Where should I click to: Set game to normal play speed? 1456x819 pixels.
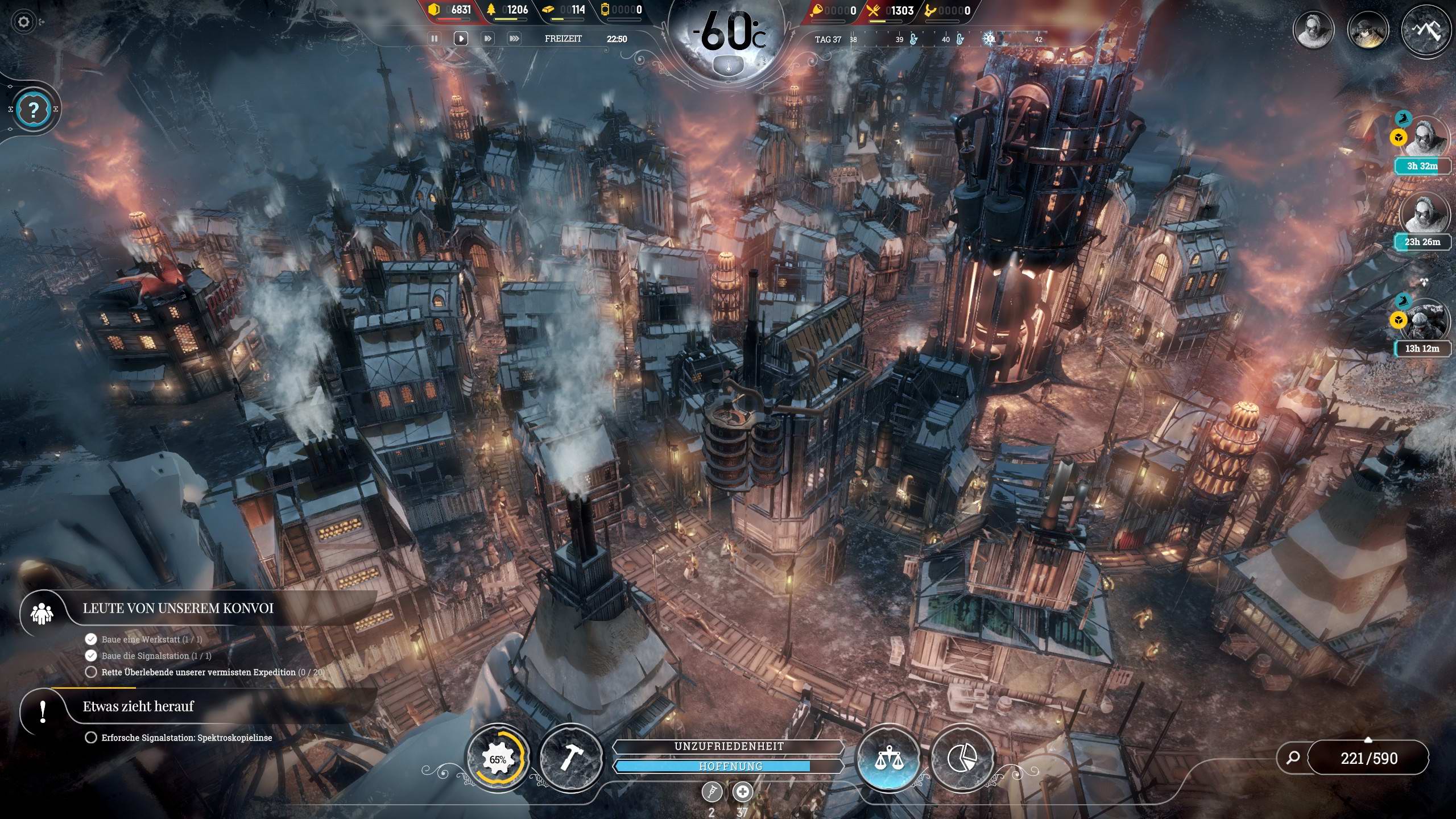pyautogui.click(x=461, y=39)
